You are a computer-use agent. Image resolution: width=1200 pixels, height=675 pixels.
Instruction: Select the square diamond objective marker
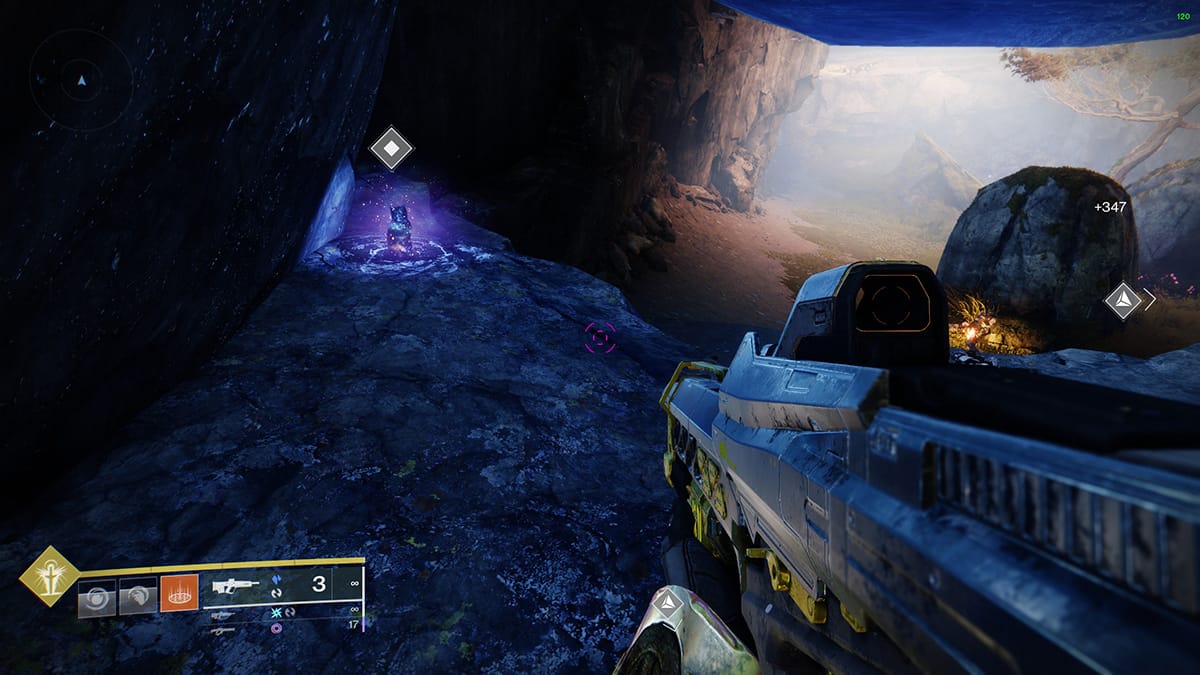(391, 150)
